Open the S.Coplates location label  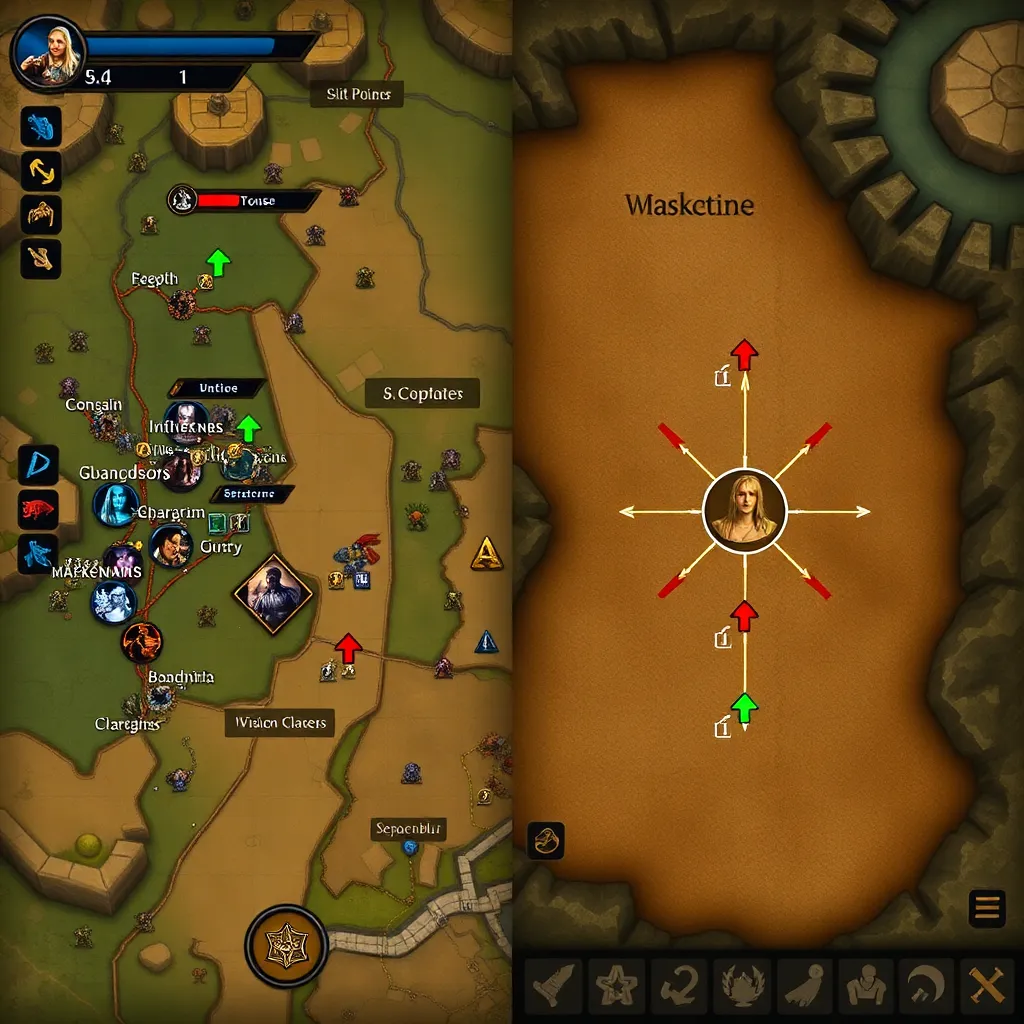[x=422, y=394]
